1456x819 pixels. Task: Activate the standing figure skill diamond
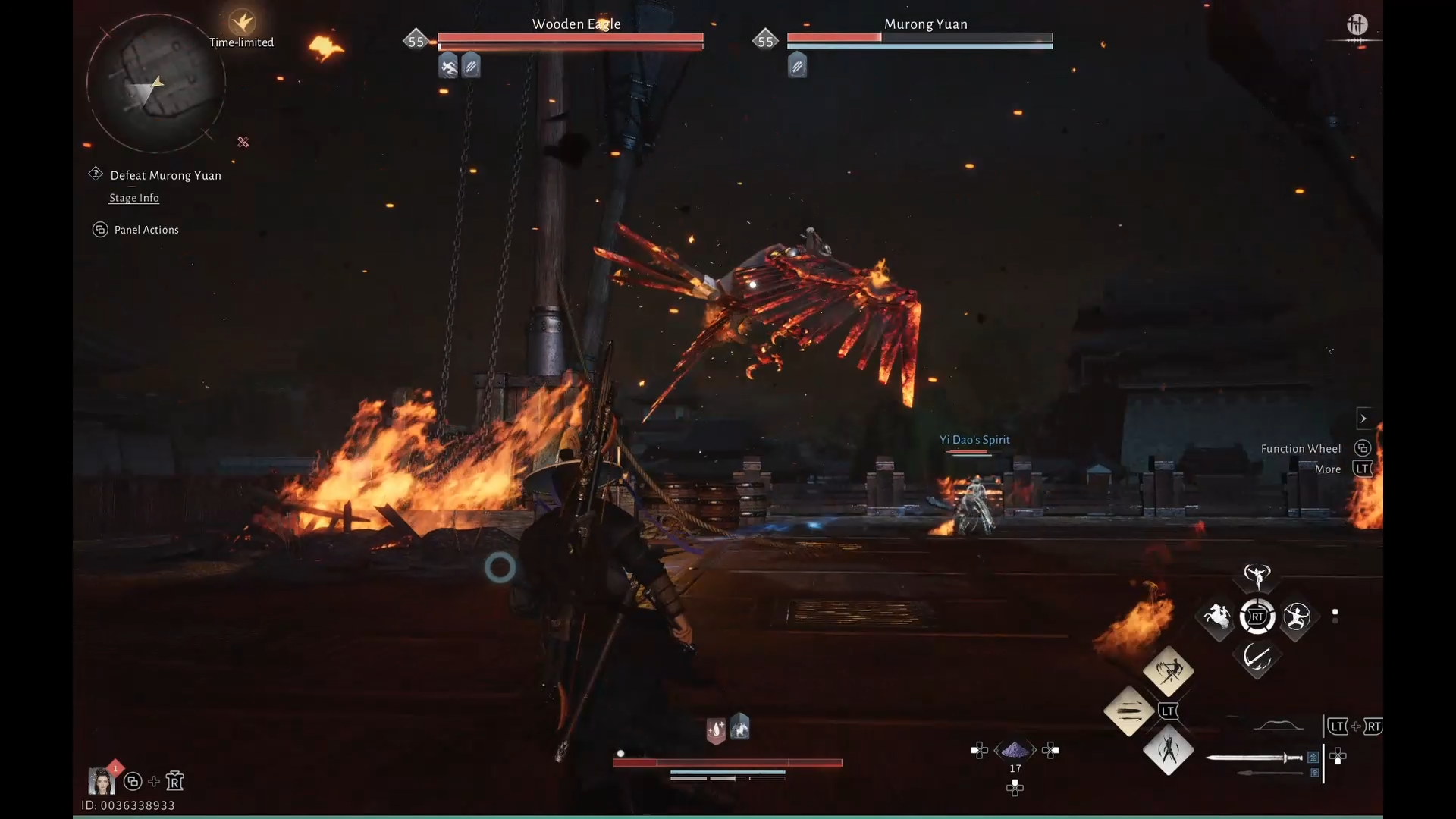click(1168, 751)
